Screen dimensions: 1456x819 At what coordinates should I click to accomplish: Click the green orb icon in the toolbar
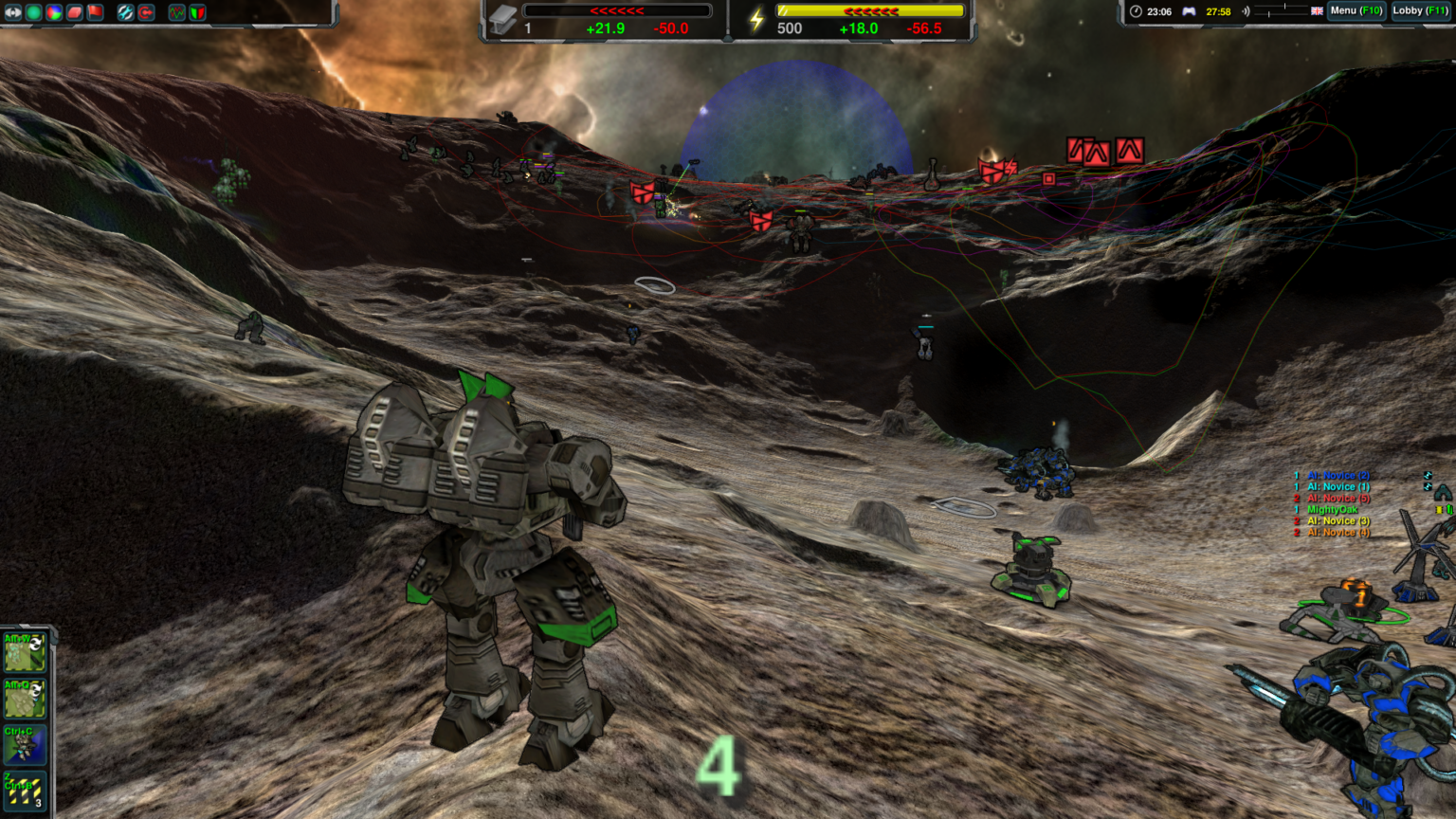tap(33, 12)
